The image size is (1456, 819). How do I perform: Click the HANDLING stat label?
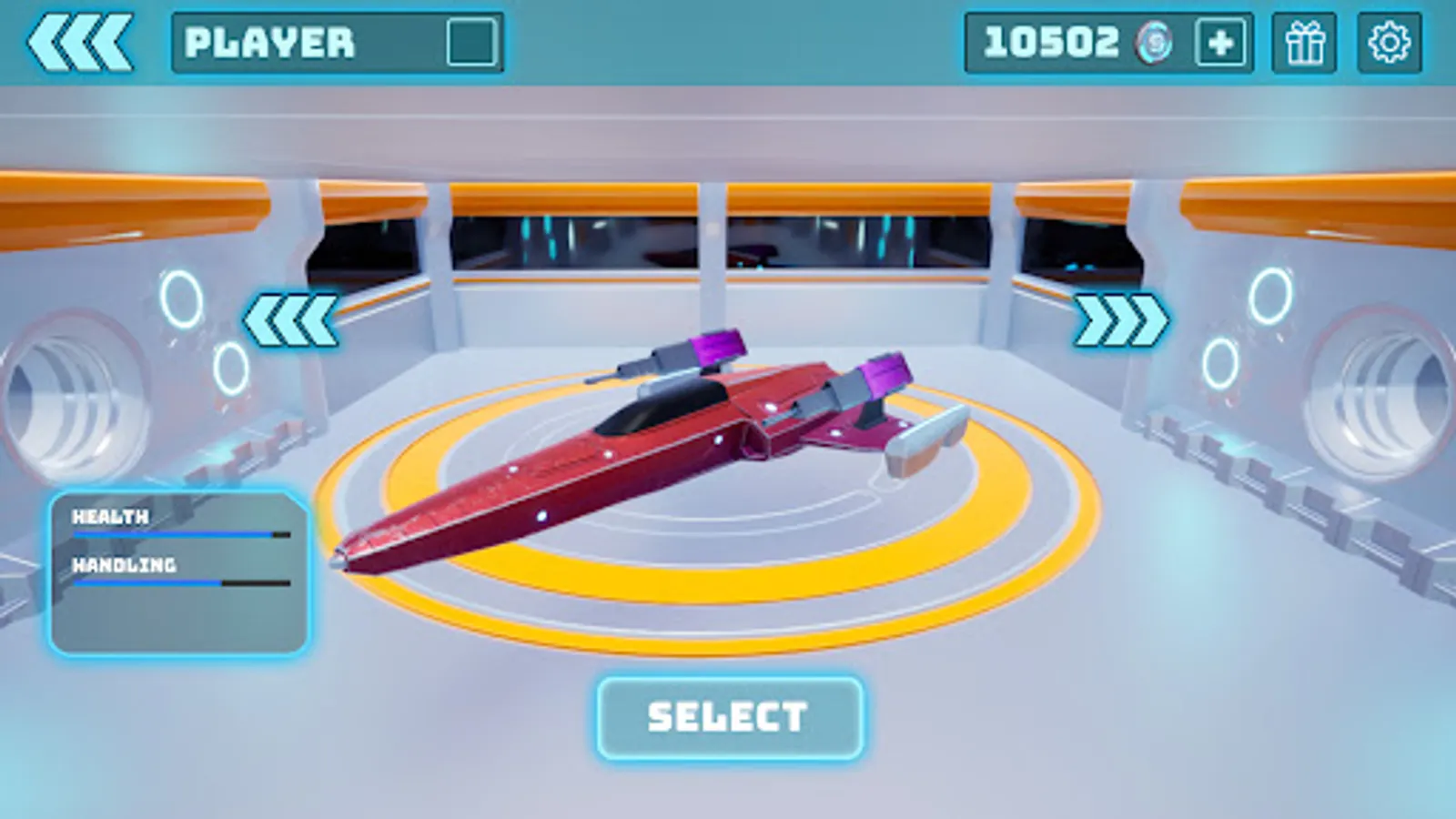124,564
